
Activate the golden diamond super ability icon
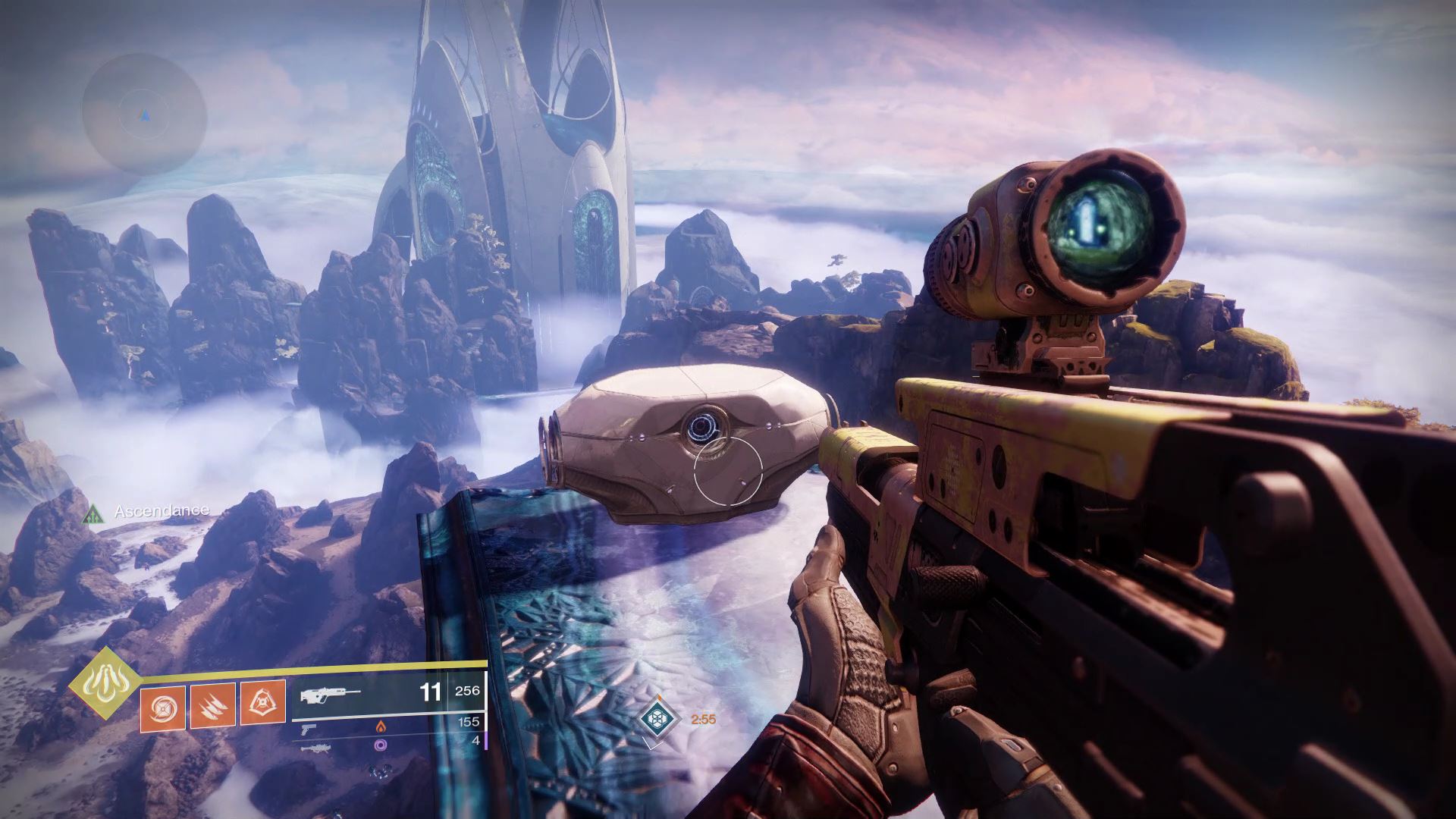tap(104, 682)
